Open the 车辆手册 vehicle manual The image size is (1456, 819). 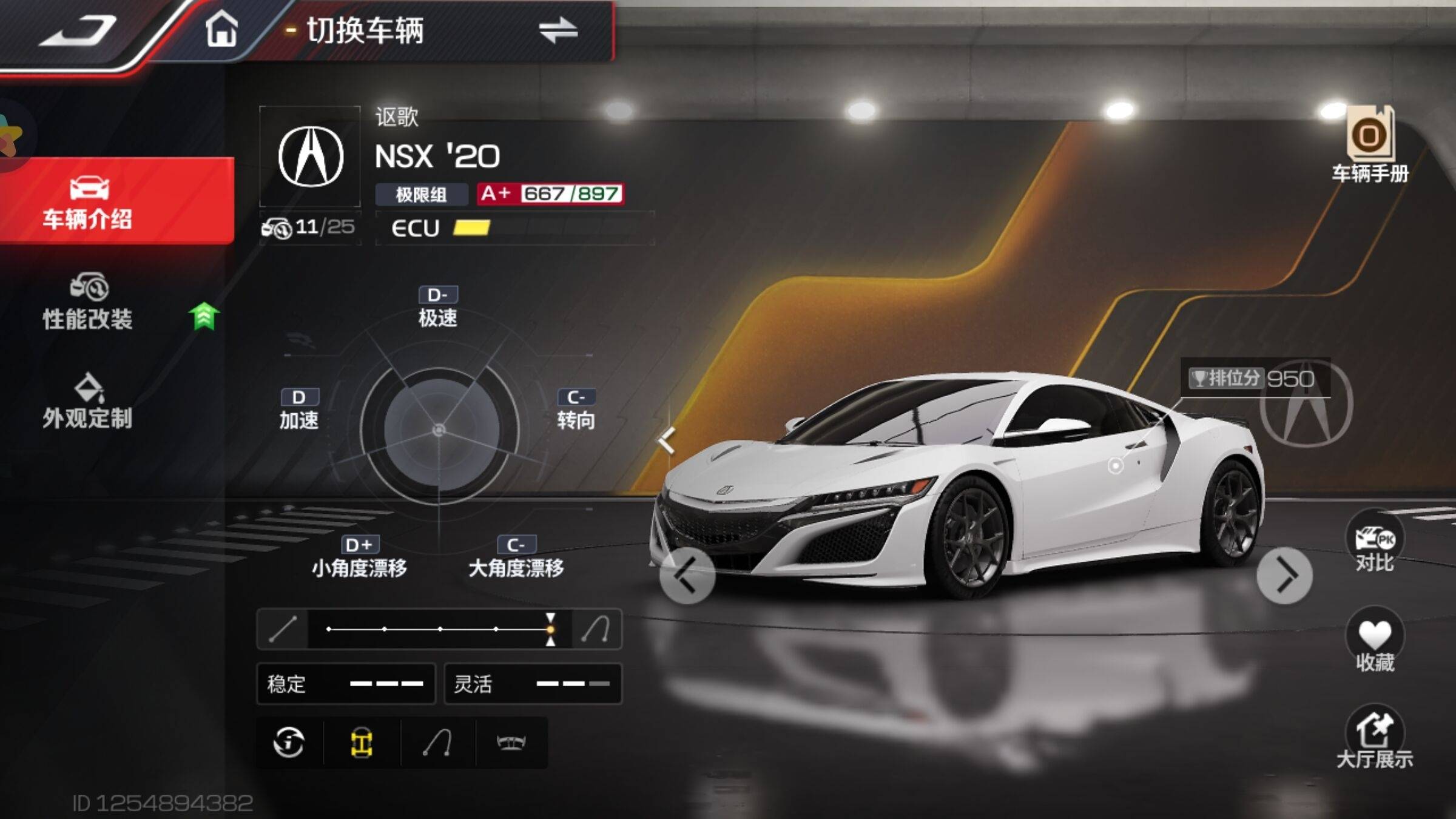click(x=1370, y=146)
